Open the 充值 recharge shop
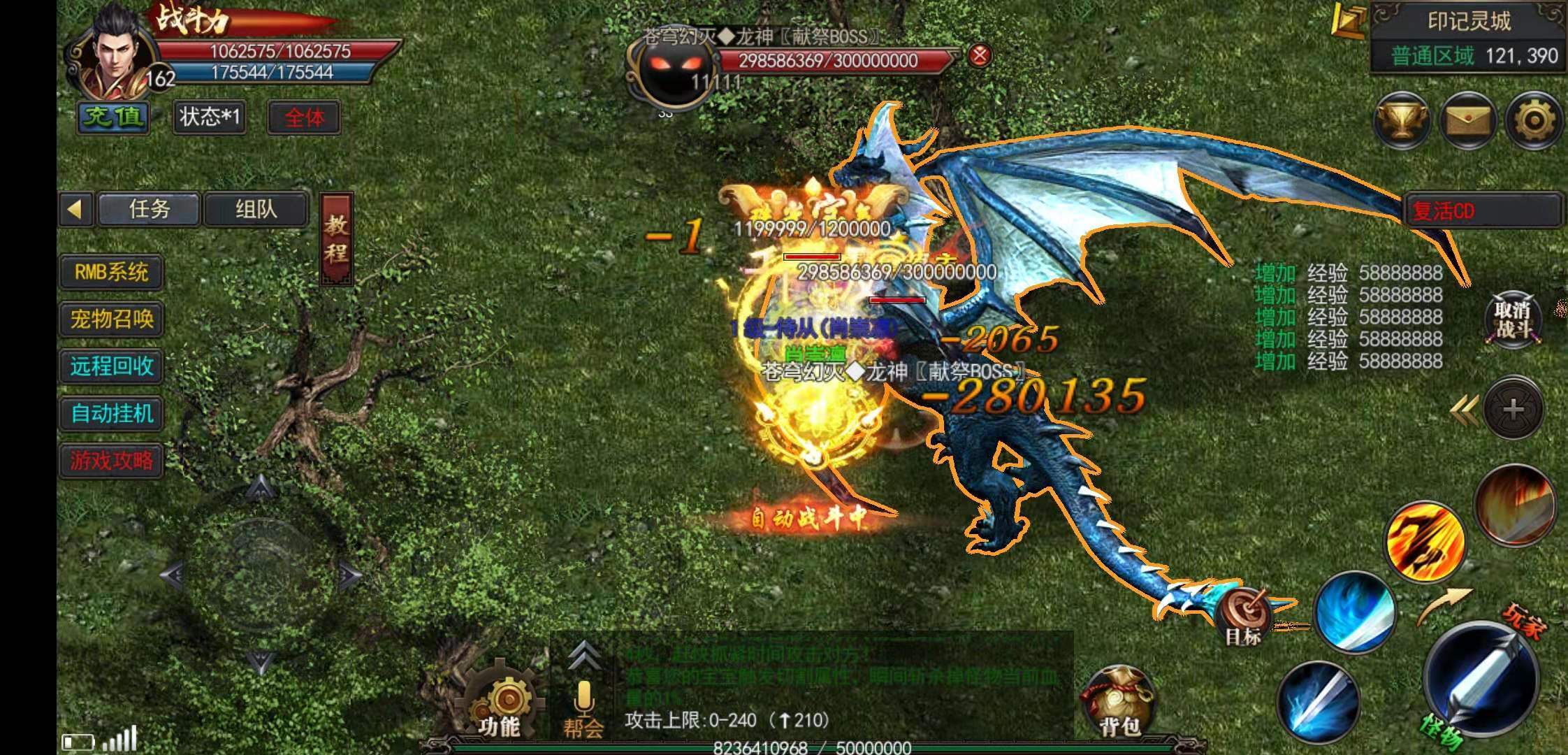 pos(114,117)
